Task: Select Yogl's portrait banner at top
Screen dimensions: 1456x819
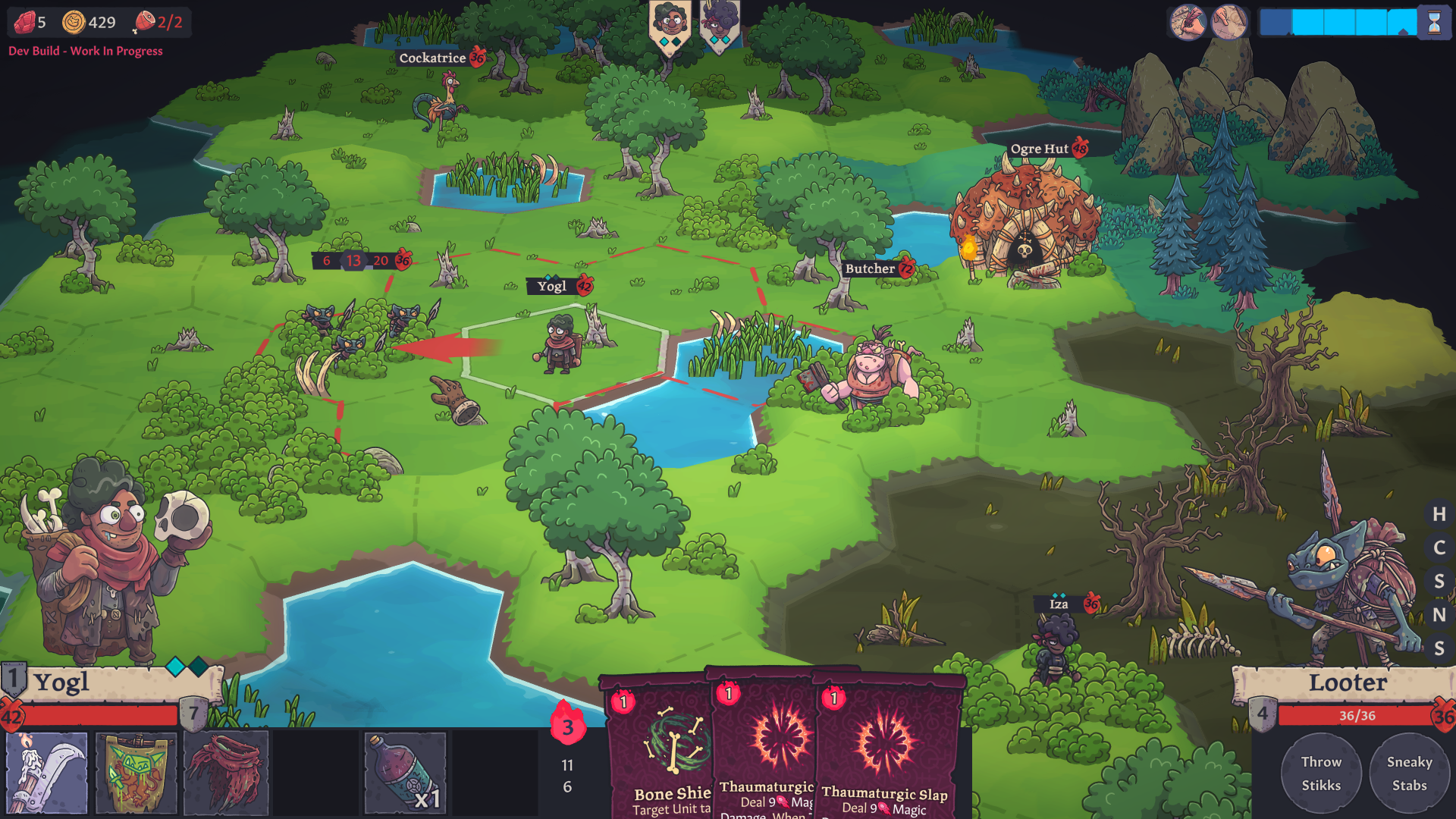Action: [670, 25]
